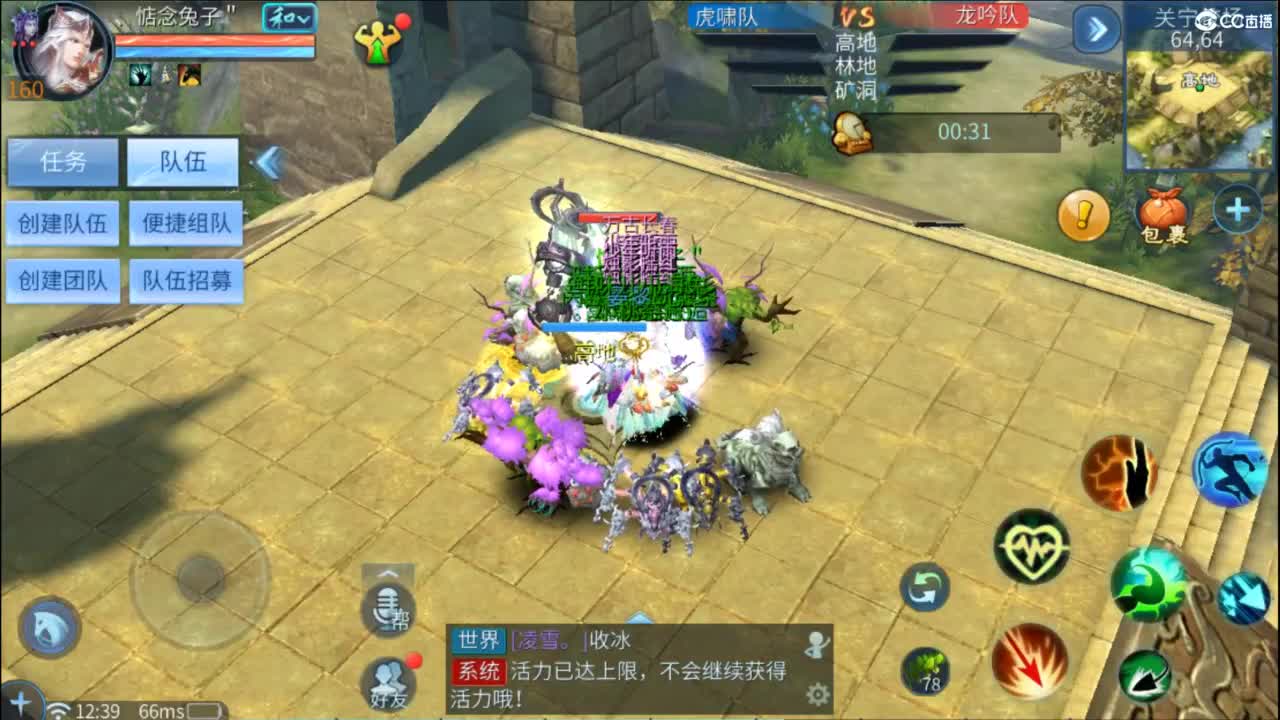Viewport: 1280px width, 720px height.
Task: Collapse the team panel with the blue arrow
Action: (x=265, y=156)
